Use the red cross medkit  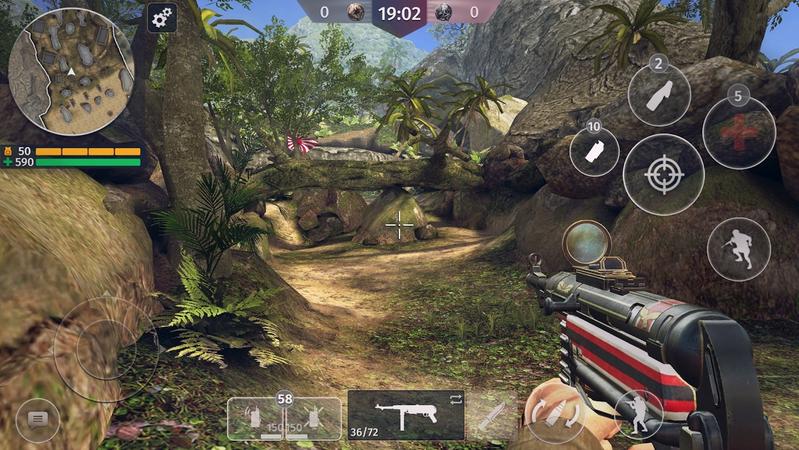pyautogui.click(x=739, y=132)
